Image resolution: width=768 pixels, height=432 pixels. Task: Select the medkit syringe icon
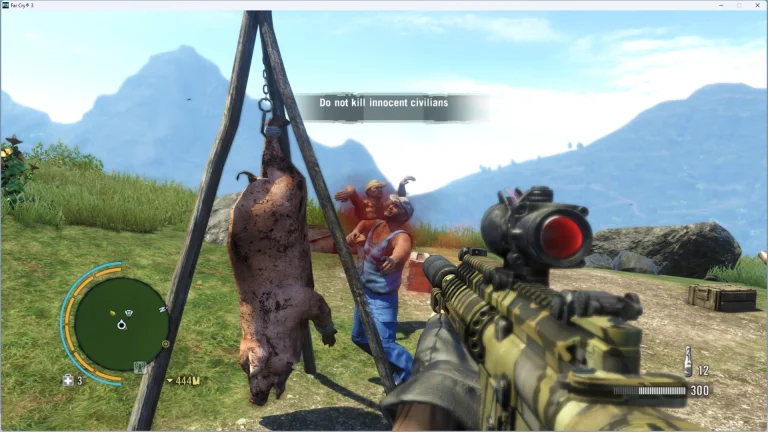(x=68, y=380)
